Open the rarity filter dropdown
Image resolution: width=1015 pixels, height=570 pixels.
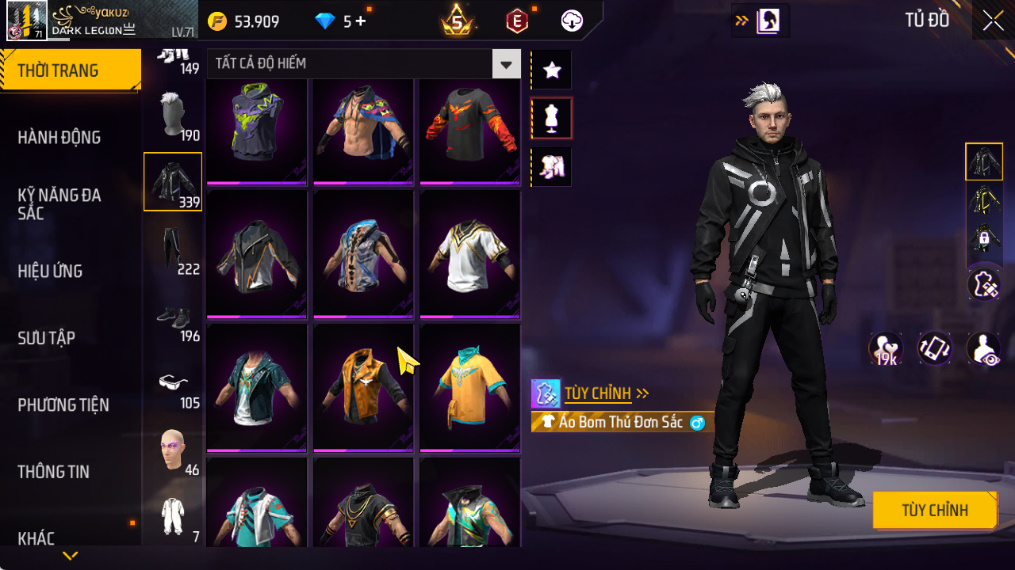[x=506, y=64]
